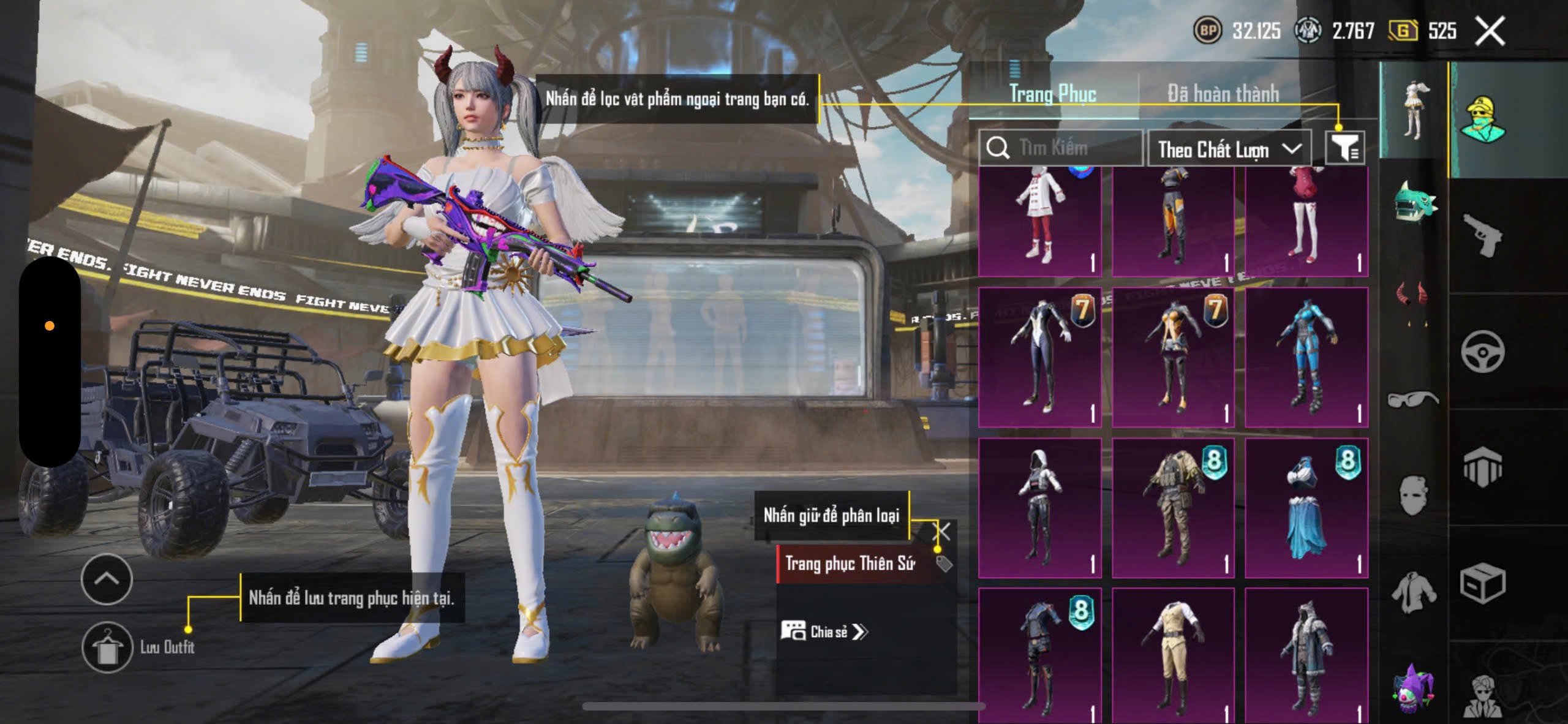Close the inventory screen with the X

tap(1490, 31)
